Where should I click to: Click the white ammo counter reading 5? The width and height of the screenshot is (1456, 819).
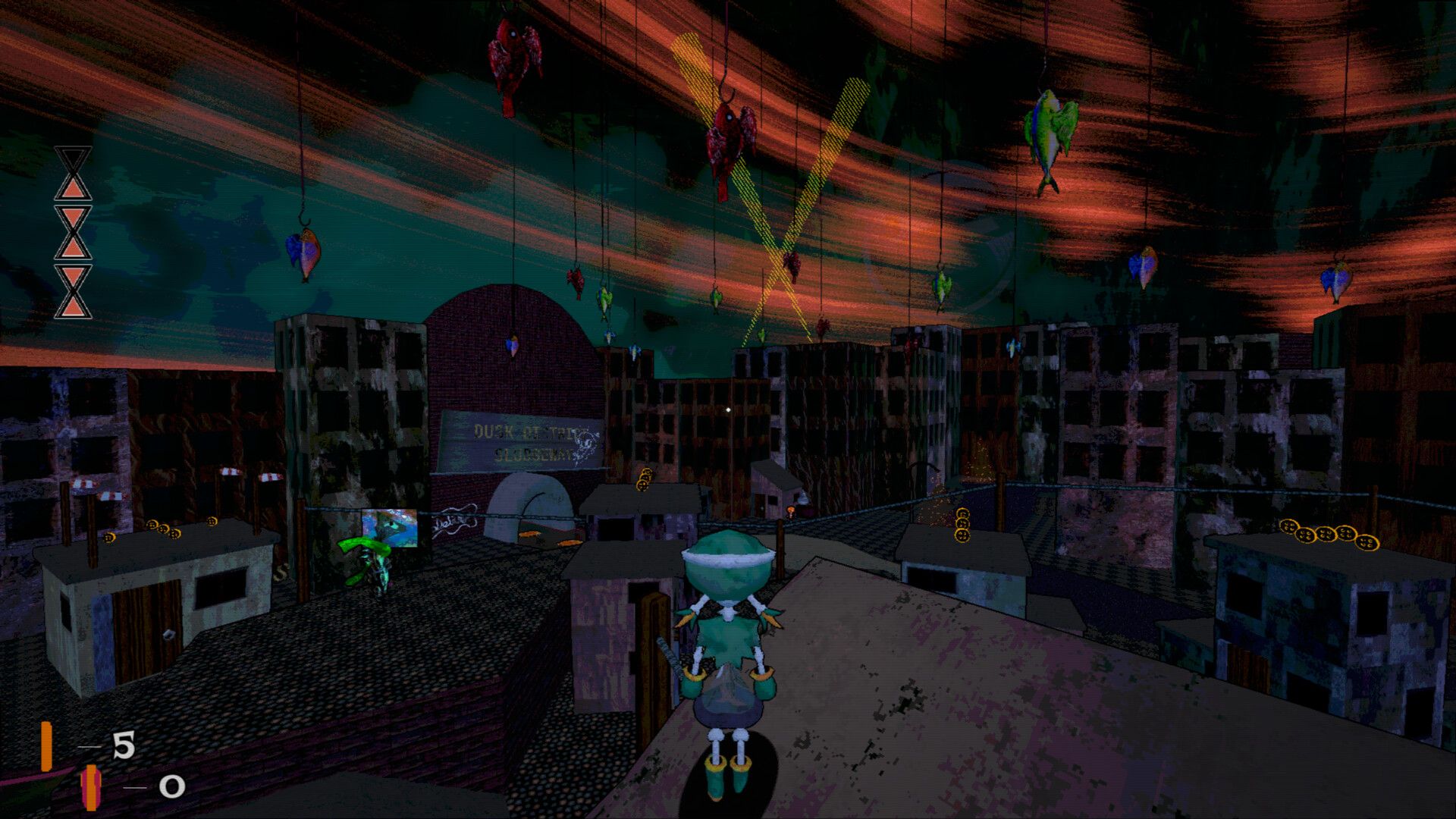tap(123, 743)
